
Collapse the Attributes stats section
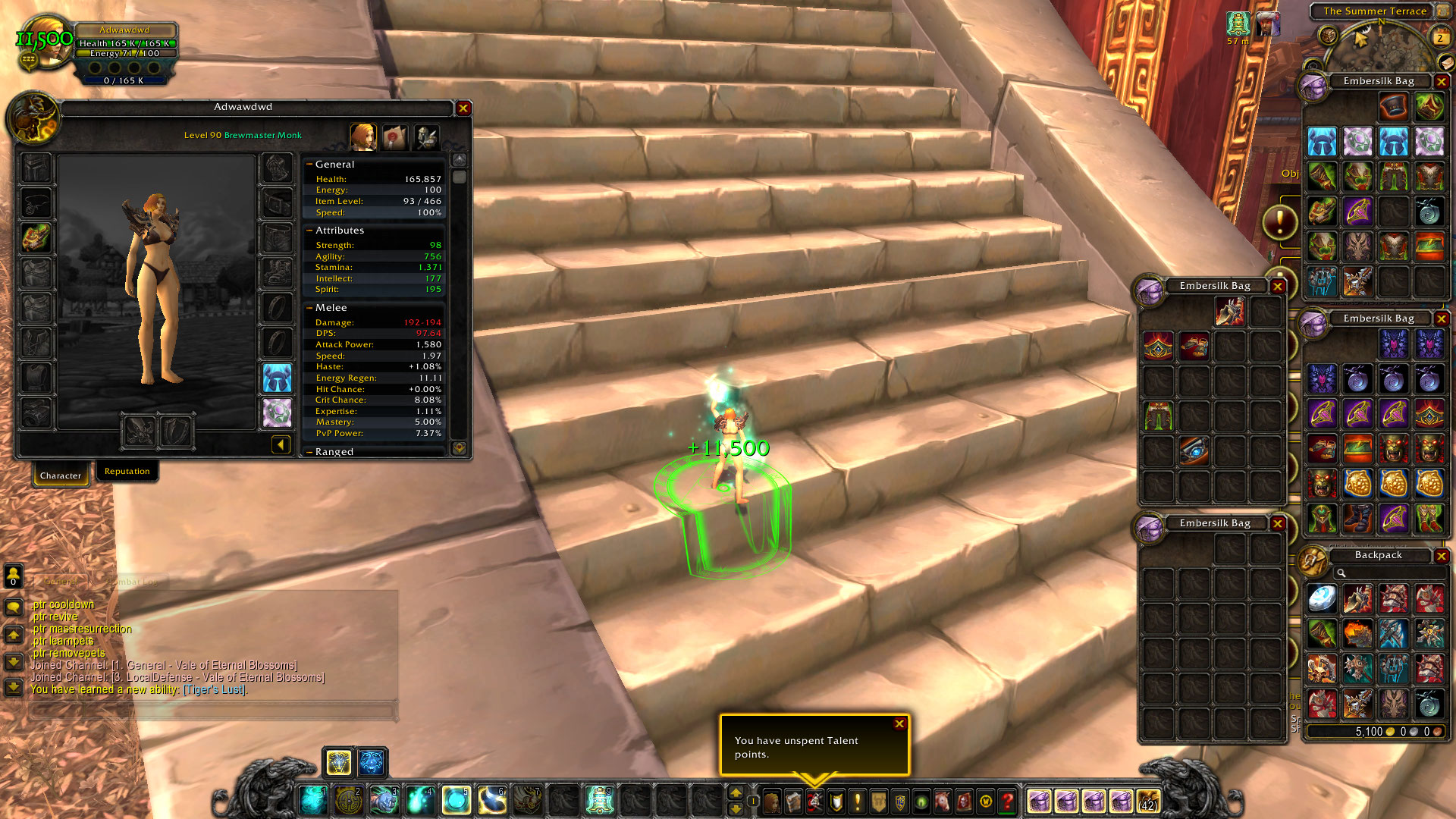(x=309, y=231)
